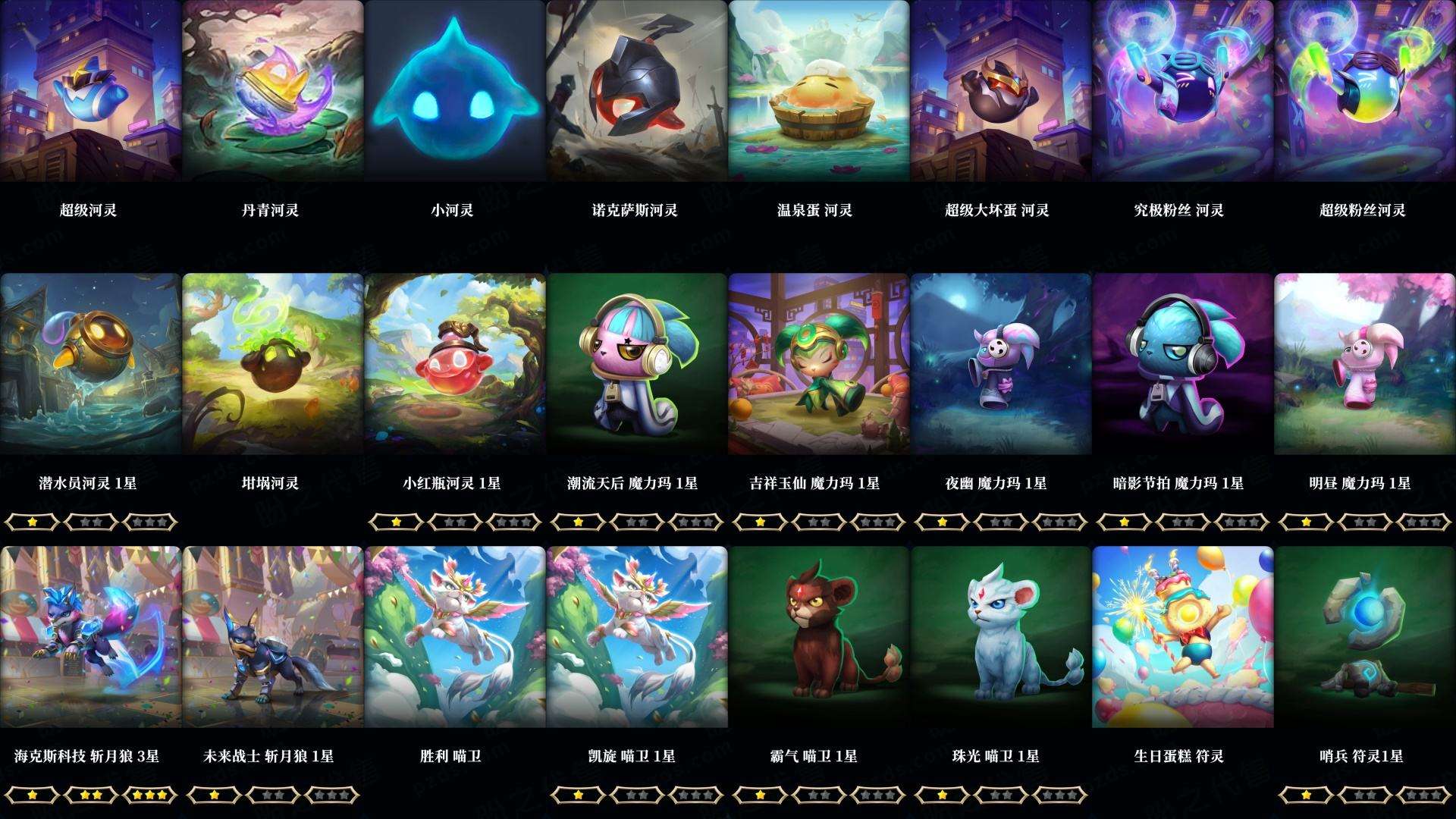The height and width of the screenshot is (819, 1456).
Task: Select 2-star variant of 珠光 喵卫
Action: pyautogui.click(x=1002, y=798)
